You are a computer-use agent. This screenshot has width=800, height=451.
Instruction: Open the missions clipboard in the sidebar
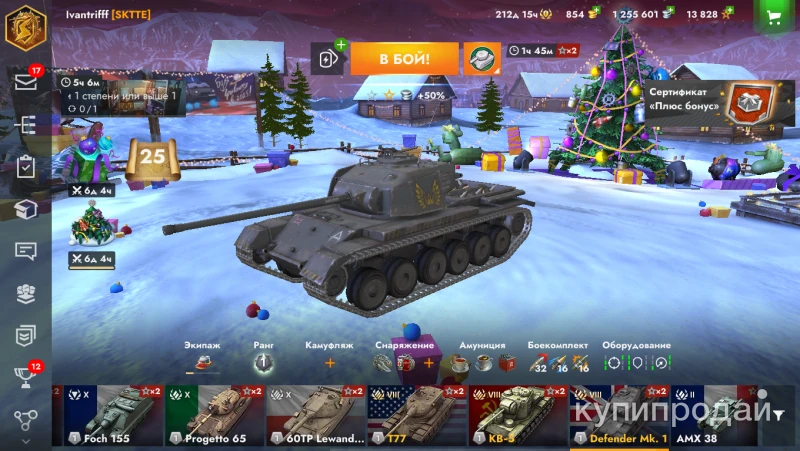coord(26,167)
